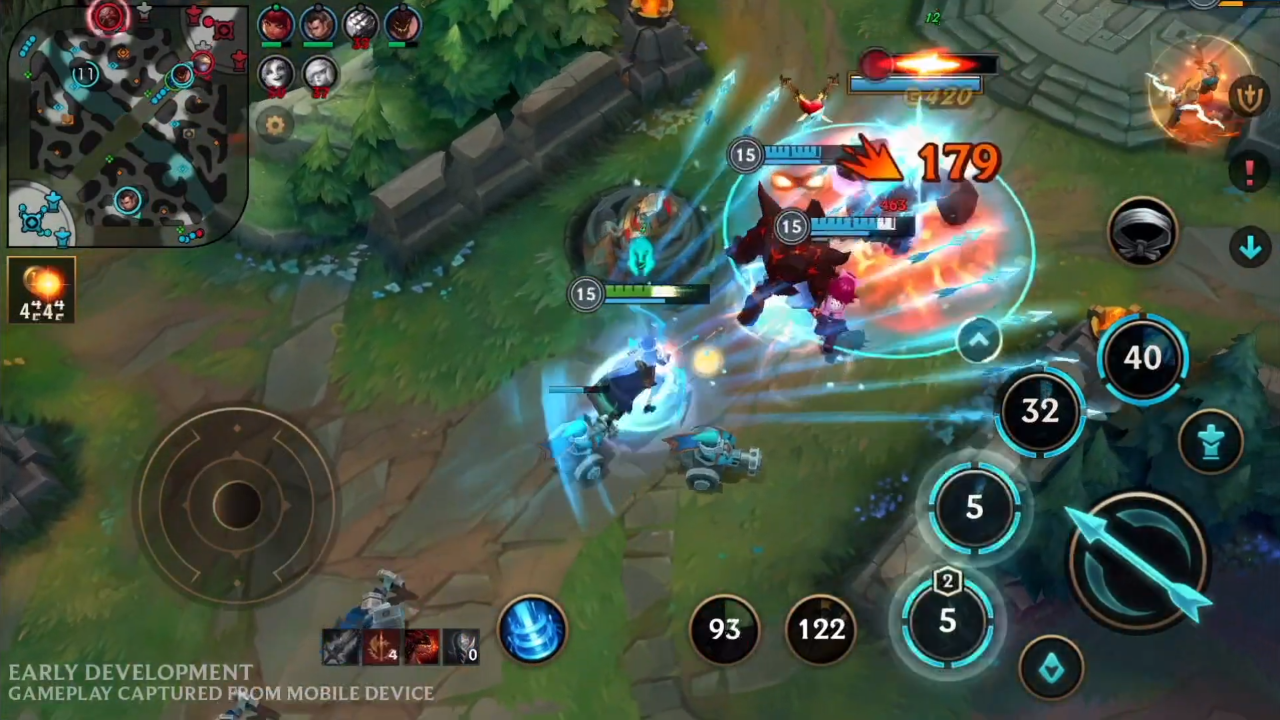Use the ability with the level 2 badge

click(x=947, y=620)
